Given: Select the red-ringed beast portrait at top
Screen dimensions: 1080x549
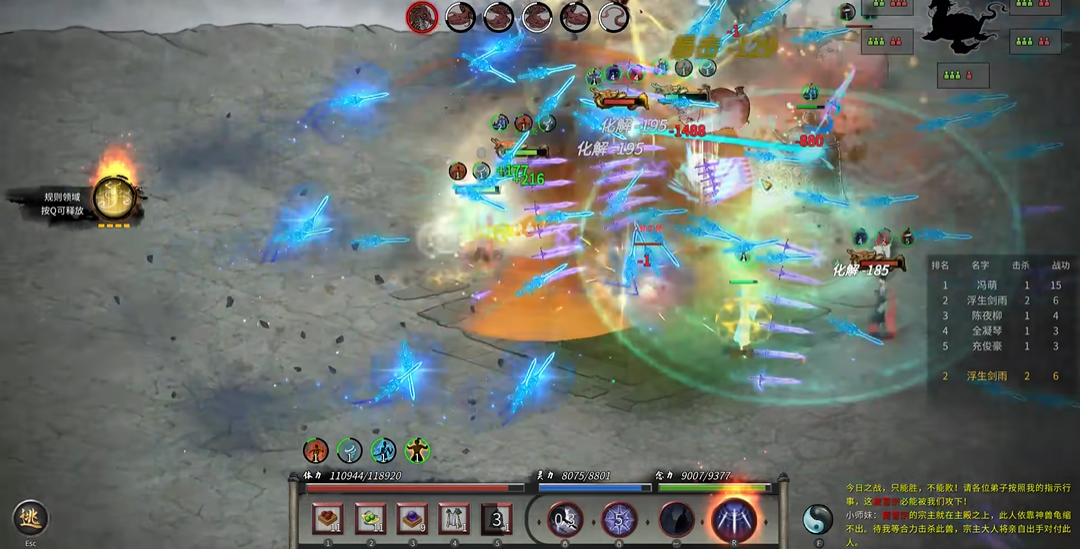Looking at the screenshot, I should click(421, 16).
